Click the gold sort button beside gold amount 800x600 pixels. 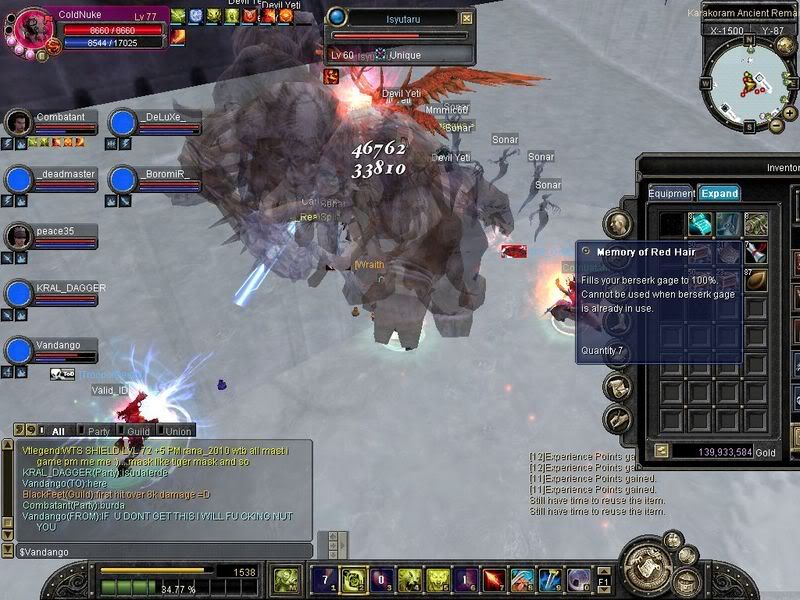[662, 451]
